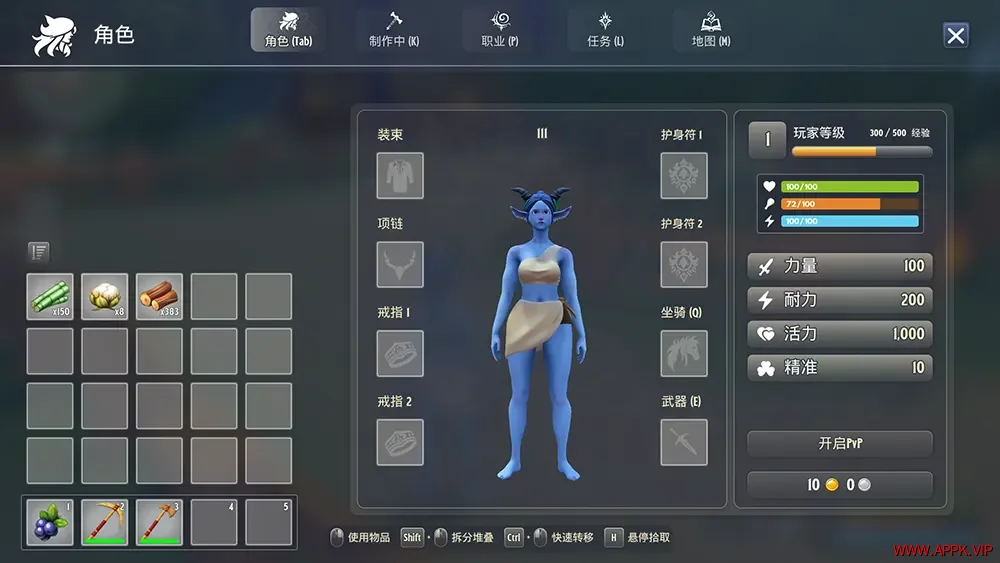Select the axe in hotbar slot 3
The height and width of the screenshot is (563, 1000).
160,522
